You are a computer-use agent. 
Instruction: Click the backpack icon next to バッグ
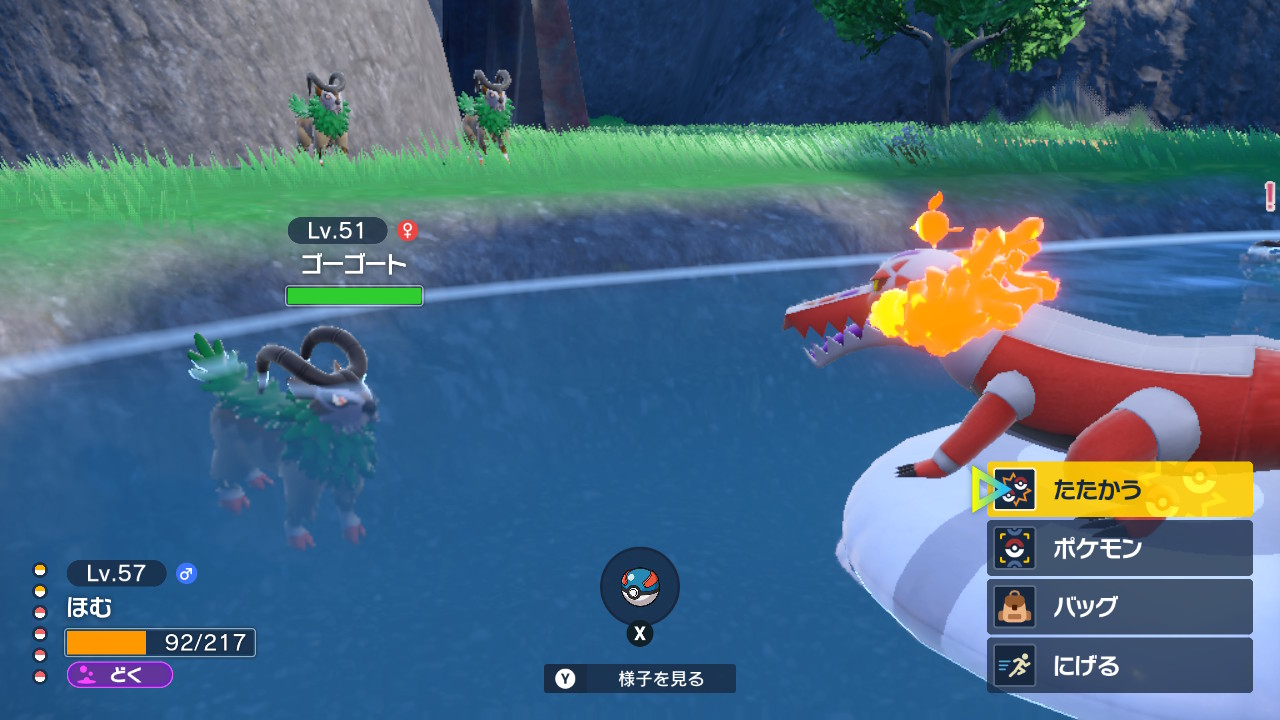[x=1013, y=606]
